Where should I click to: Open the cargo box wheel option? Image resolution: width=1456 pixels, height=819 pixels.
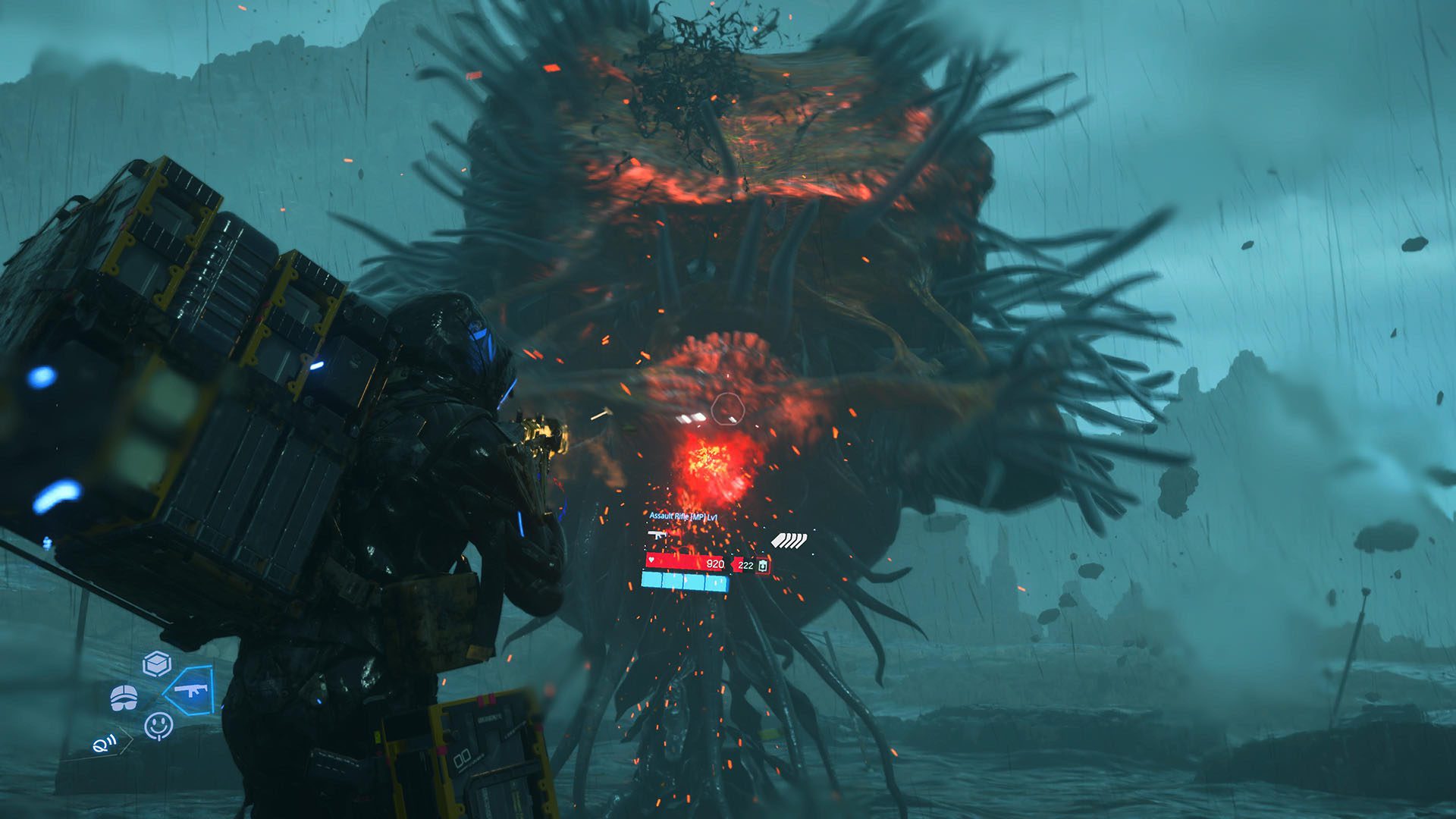coord(157,664)
